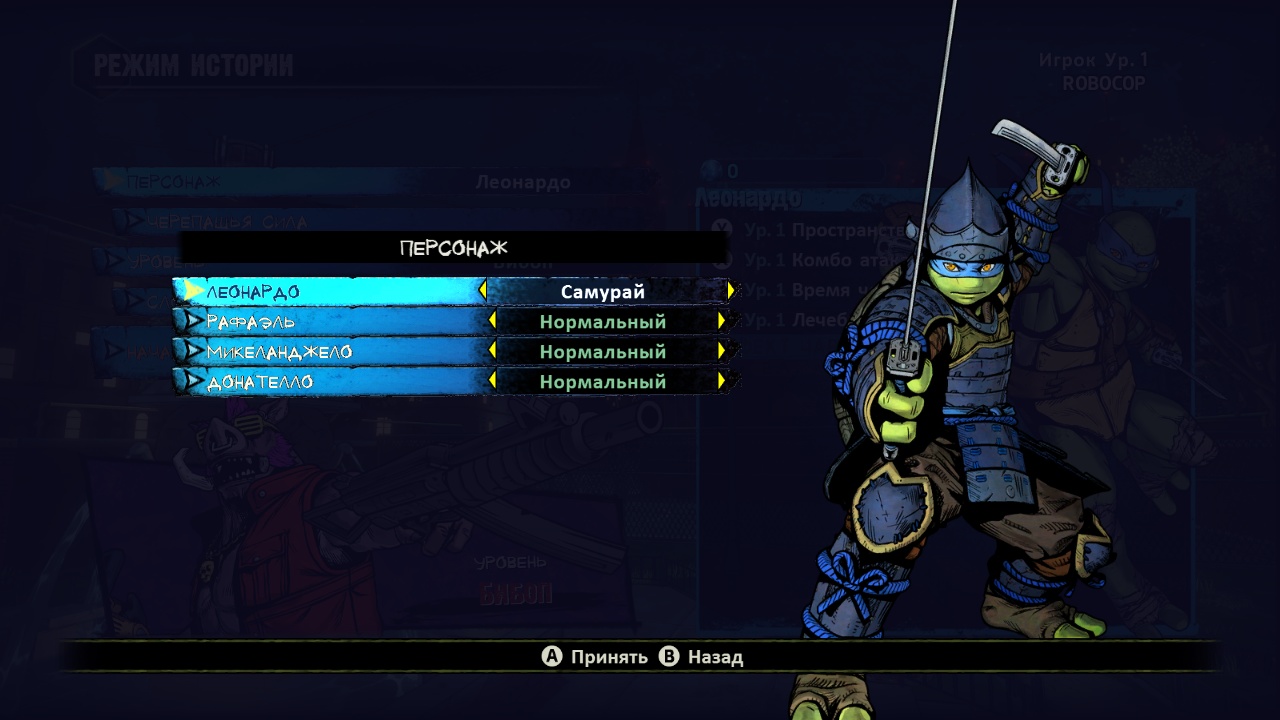1280x720 pixels.
Task: Change Микеланджело costume using left arrow
Action: [492, 351]
